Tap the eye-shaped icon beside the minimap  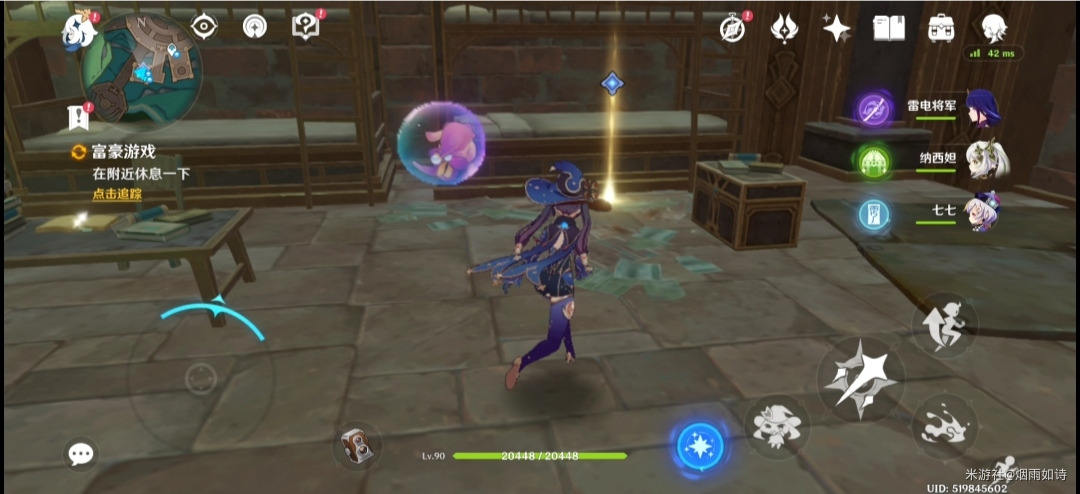pos(205,27)
